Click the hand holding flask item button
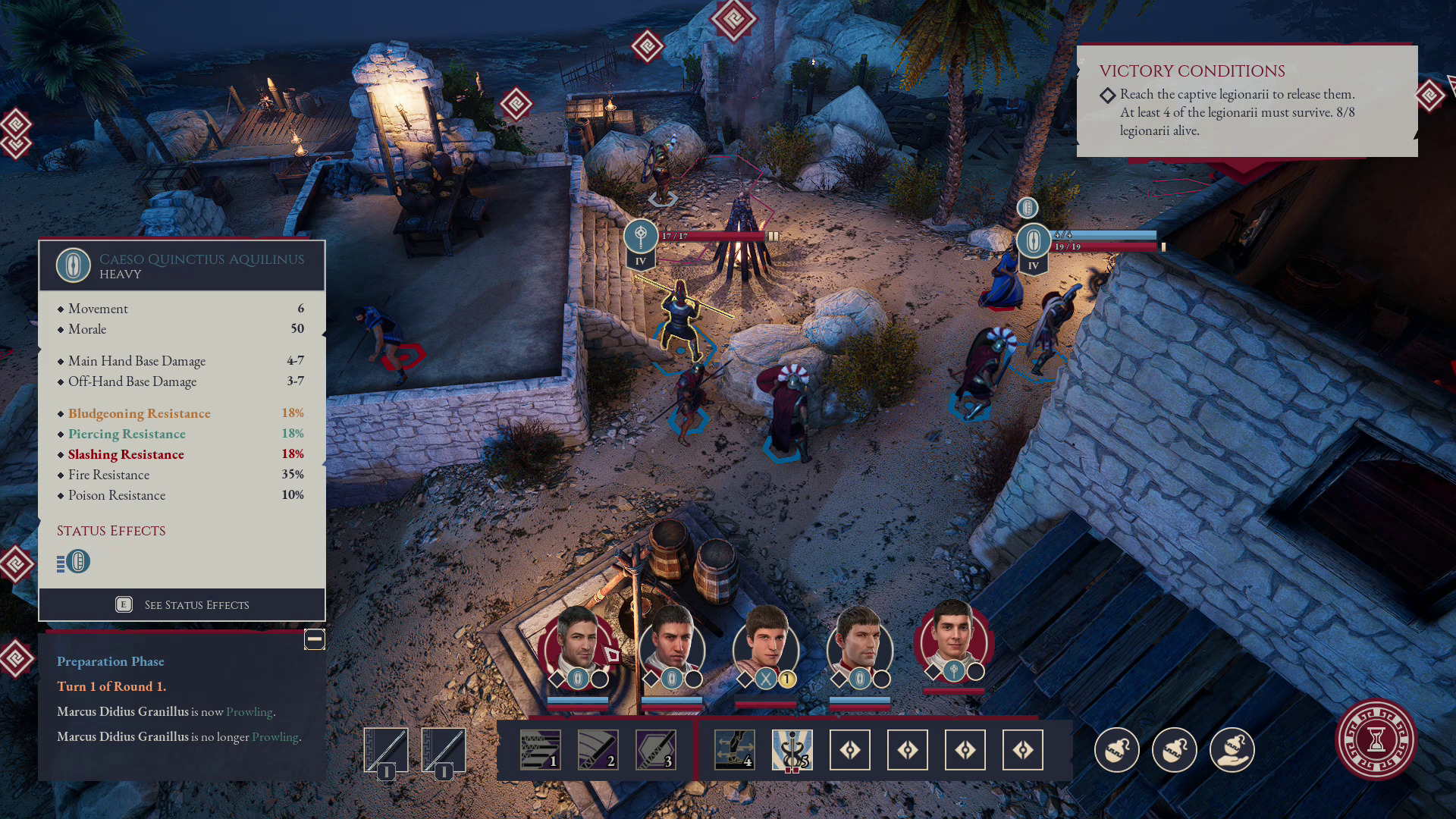Viewport: 1456px width, 819px height. (1232, 750)
